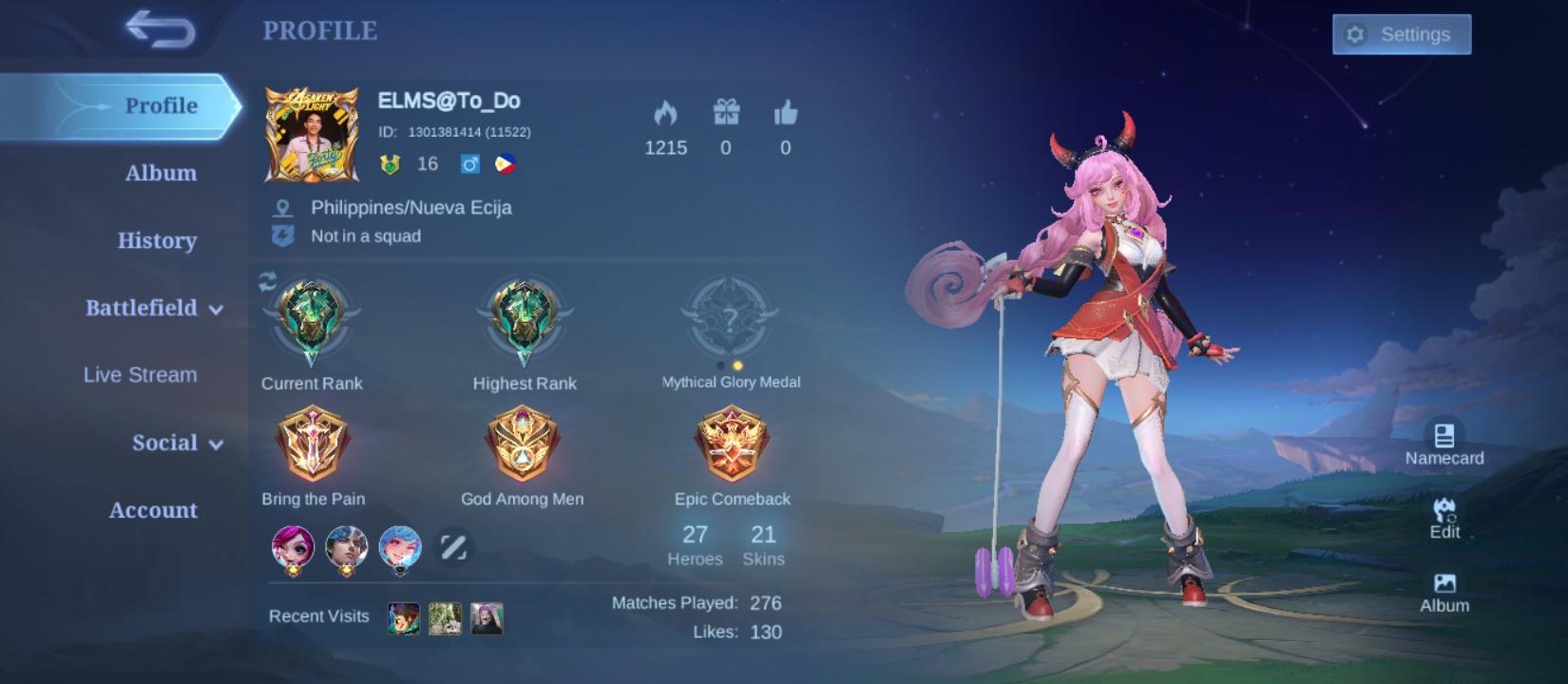Expand the Social section
Viewport: 1568px width, 684px height.
click(166, 442)
